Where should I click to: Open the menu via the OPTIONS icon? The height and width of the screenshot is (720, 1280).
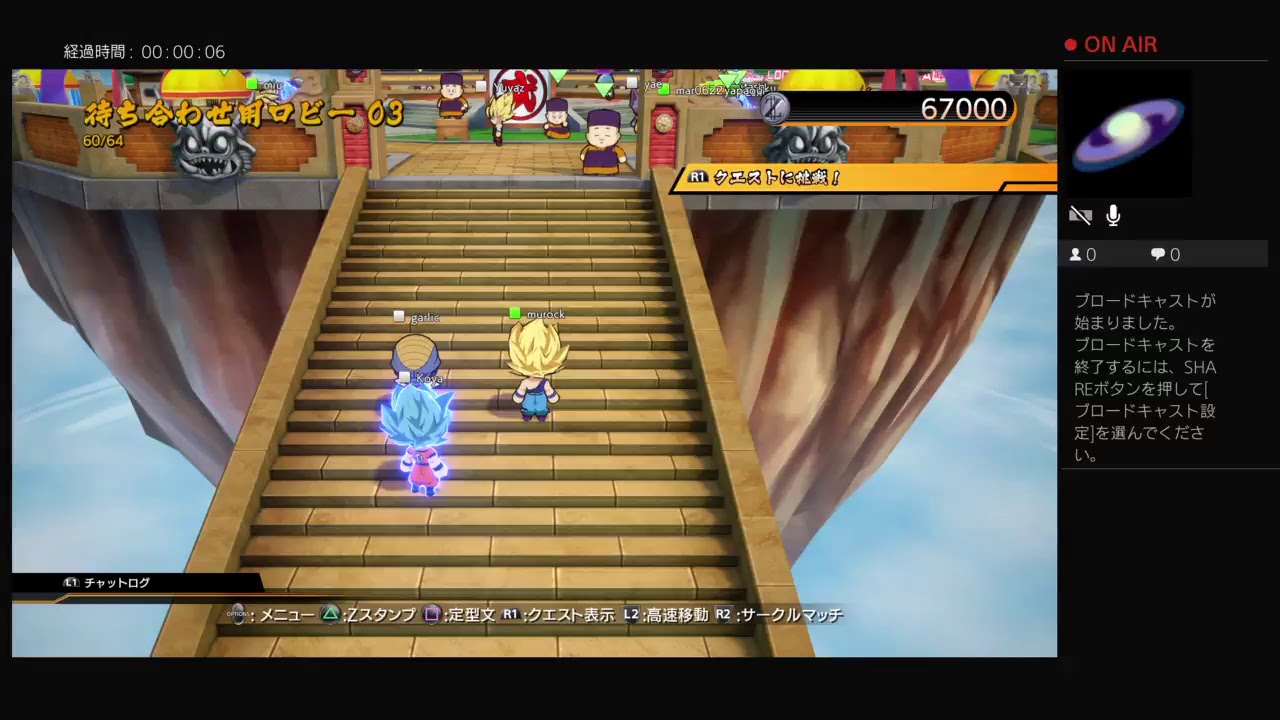[x=238, y=615]
